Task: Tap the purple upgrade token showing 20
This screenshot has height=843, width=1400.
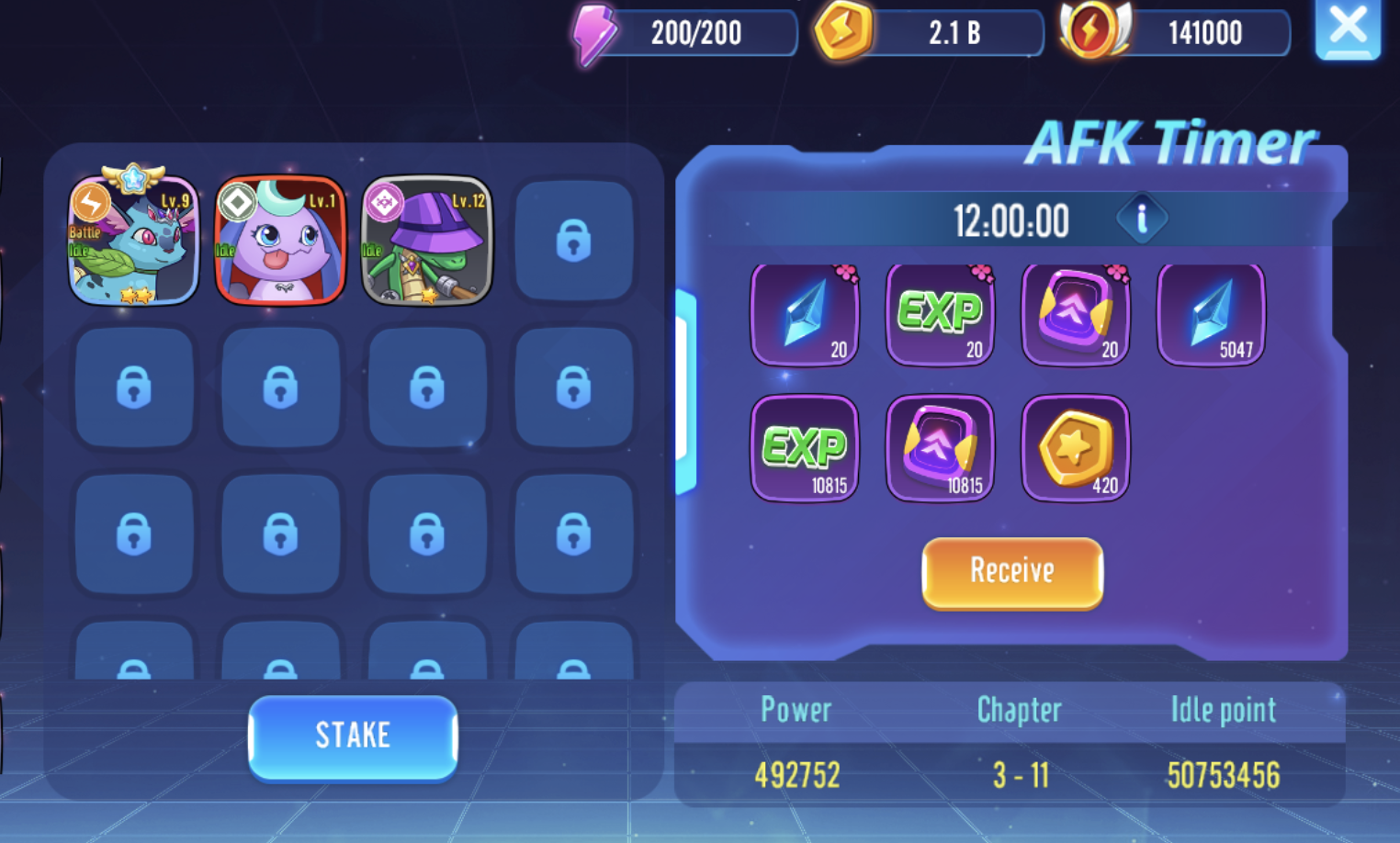Action: (1075, 314)
